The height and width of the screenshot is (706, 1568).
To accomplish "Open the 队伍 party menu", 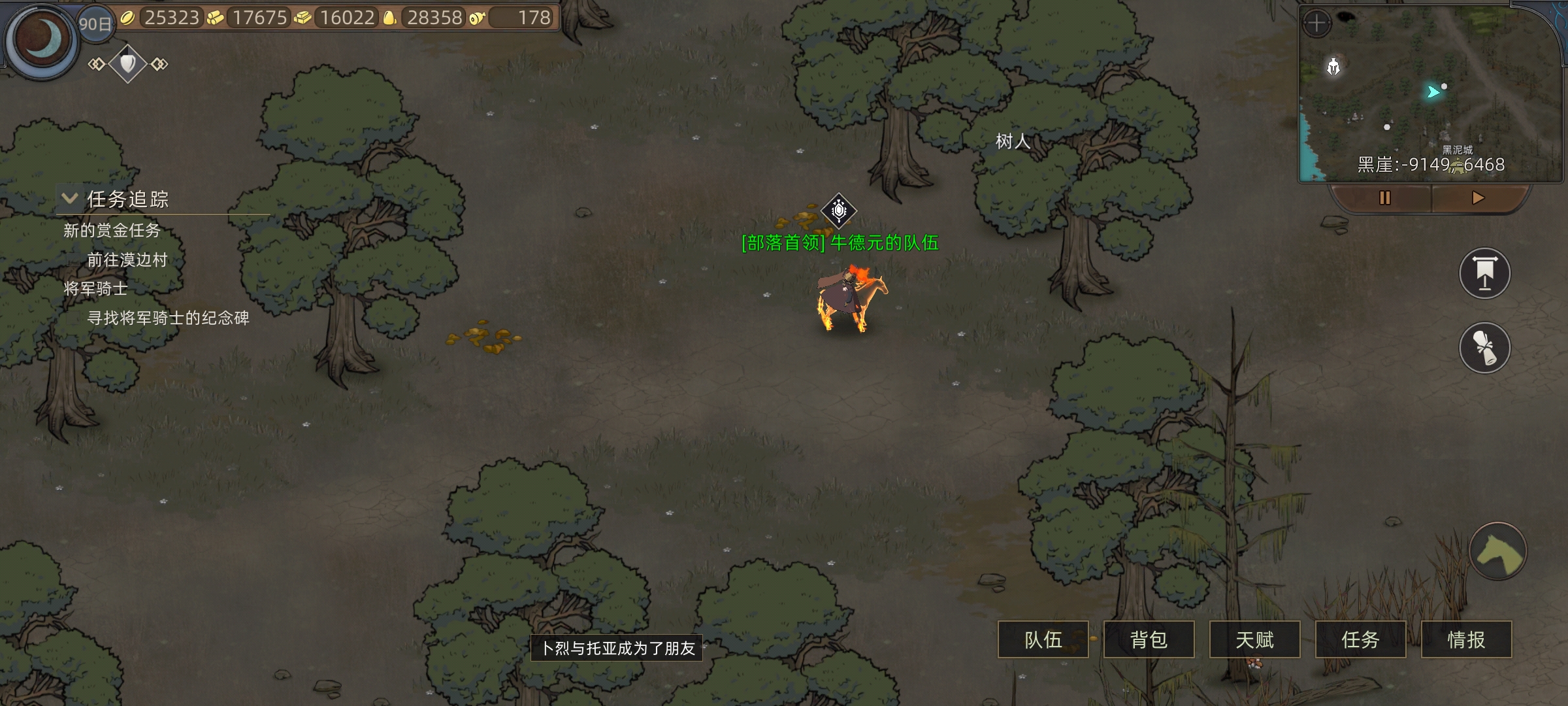I will click(1043, 639).
